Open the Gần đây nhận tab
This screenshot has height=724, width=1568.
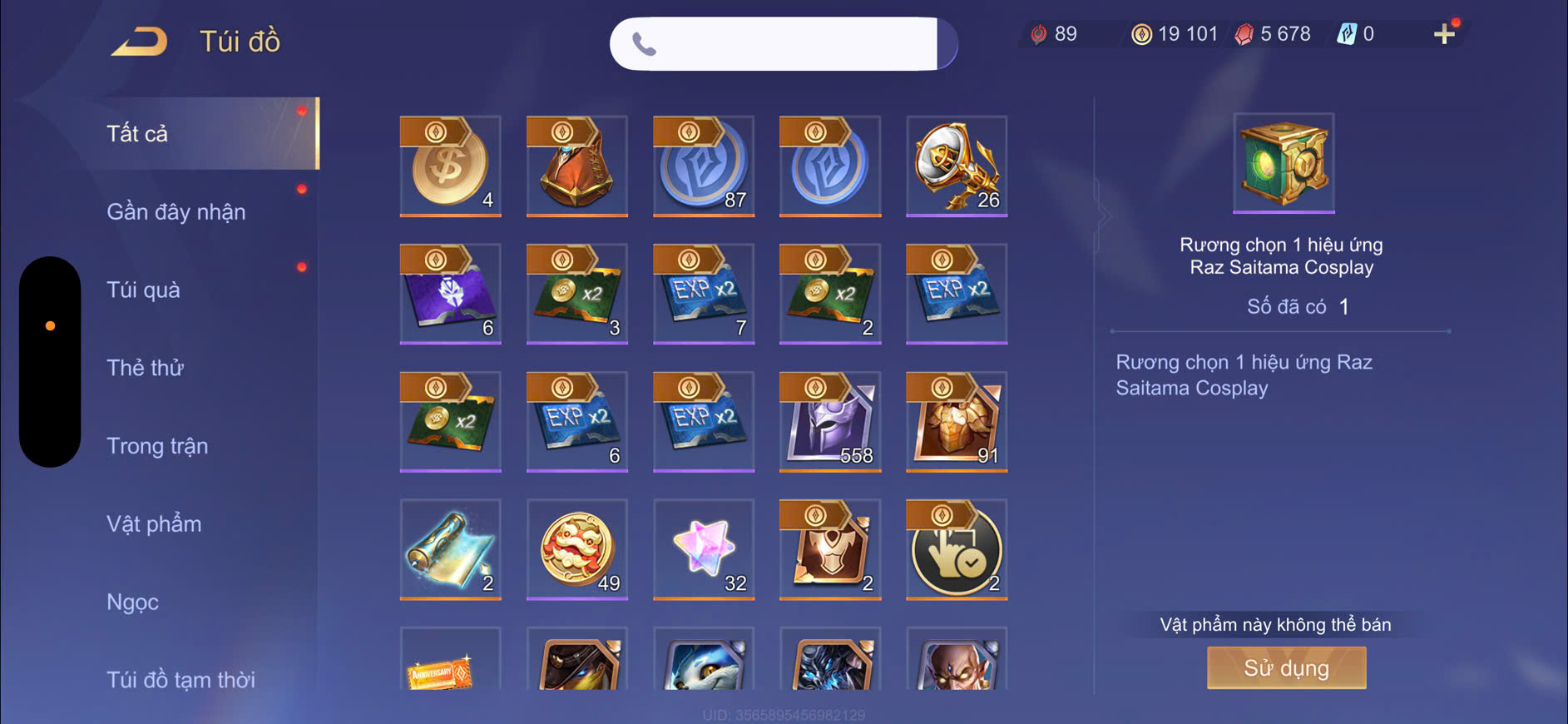pyautogui.click(x=176, y=211)
